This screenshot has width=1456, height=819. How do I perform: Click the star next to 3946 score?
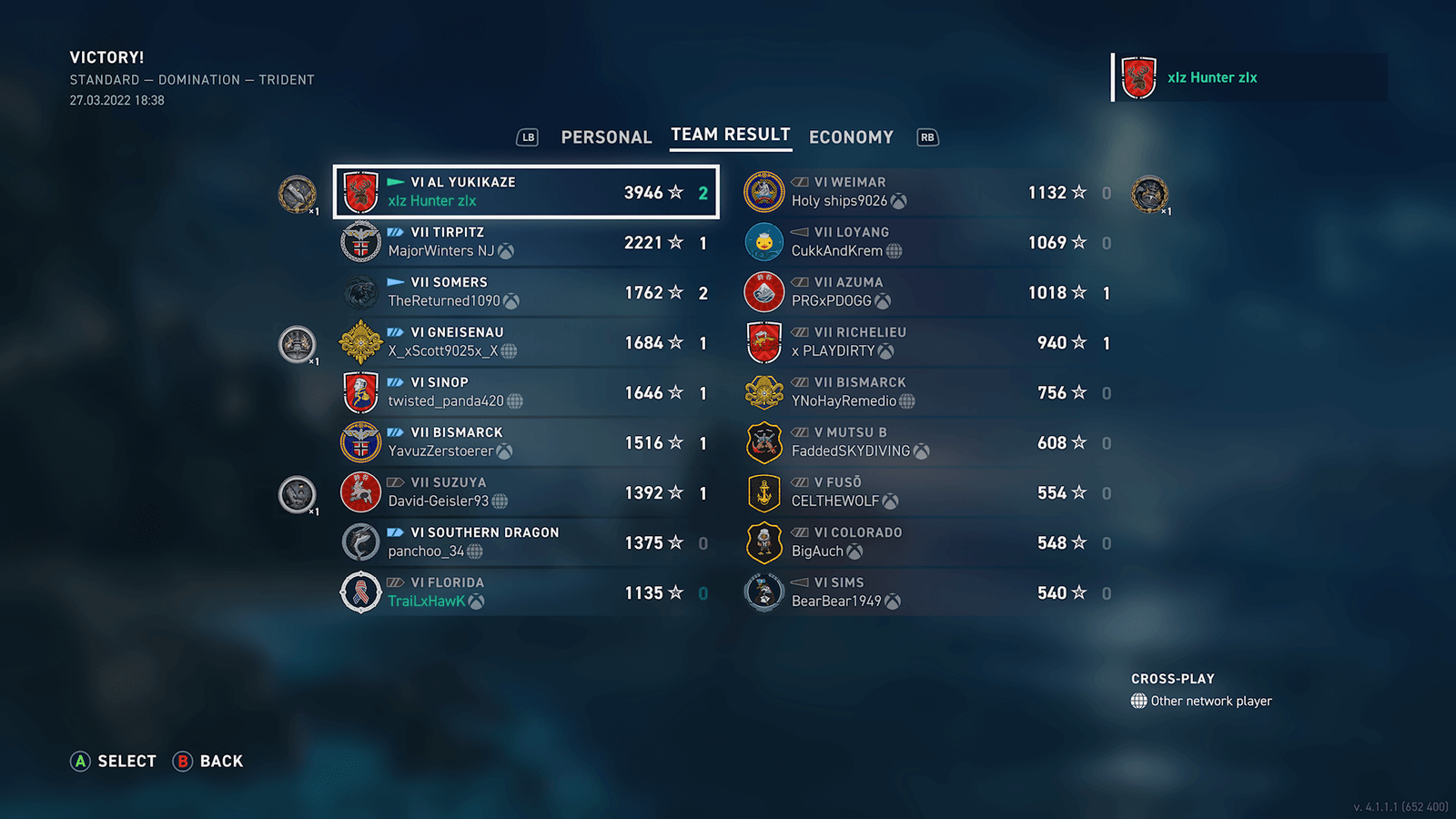[x=674, y=191]
